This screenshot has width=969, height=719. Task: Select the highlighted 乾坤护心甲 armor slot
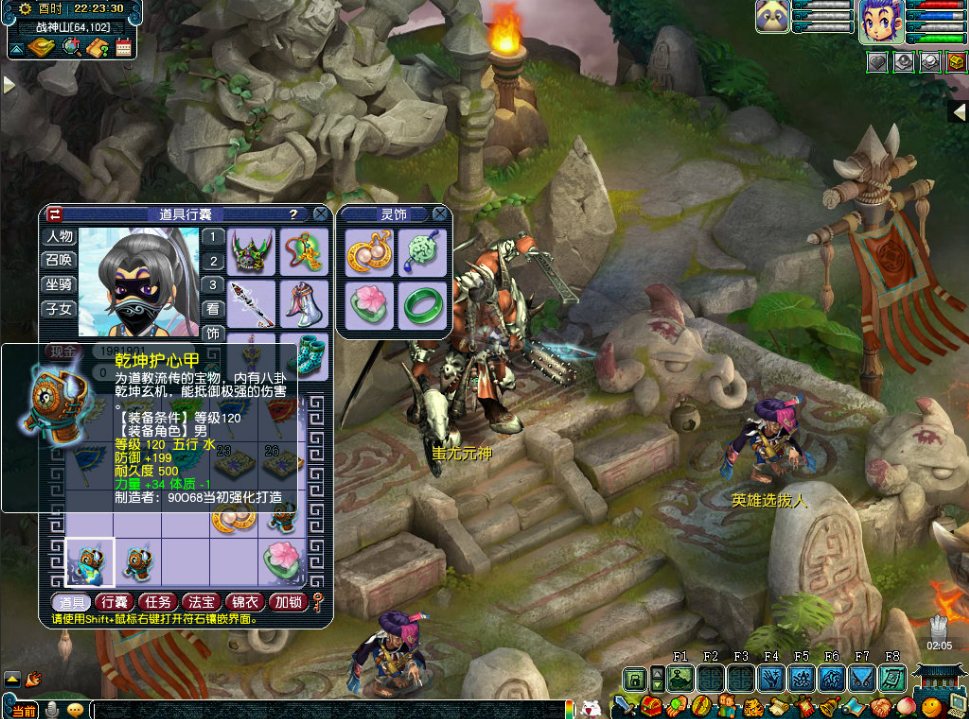(x=90, y=563)
